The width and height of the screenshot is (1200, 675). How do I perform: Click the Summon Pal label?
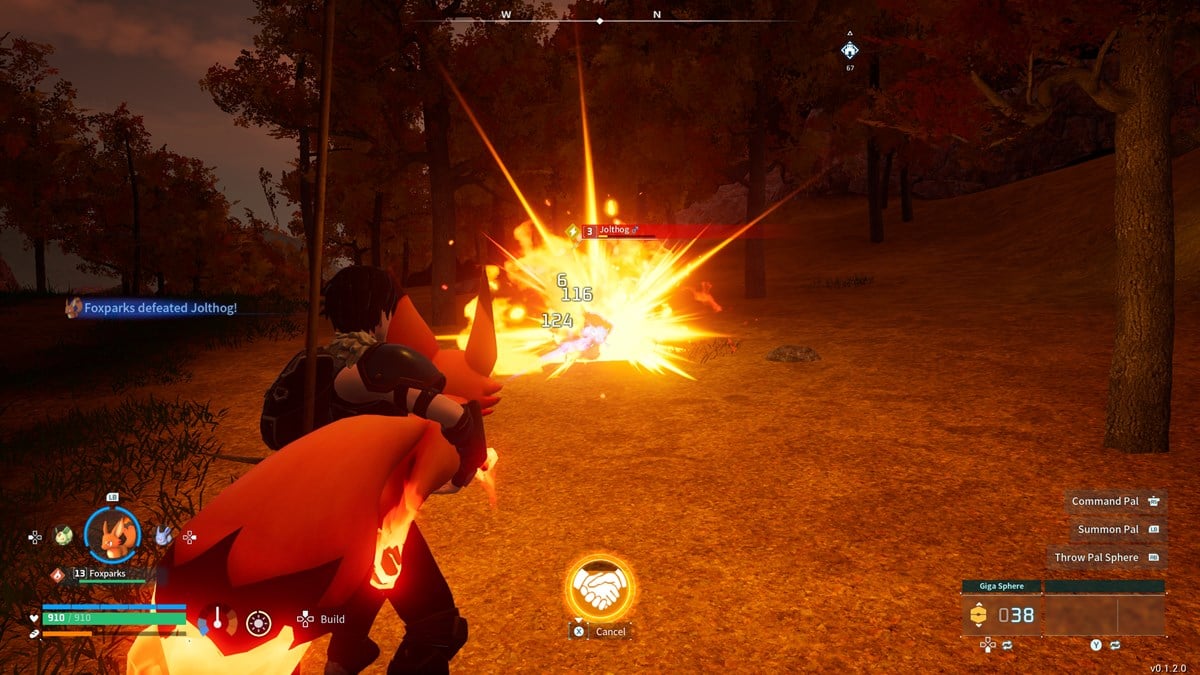(1107, 529)
